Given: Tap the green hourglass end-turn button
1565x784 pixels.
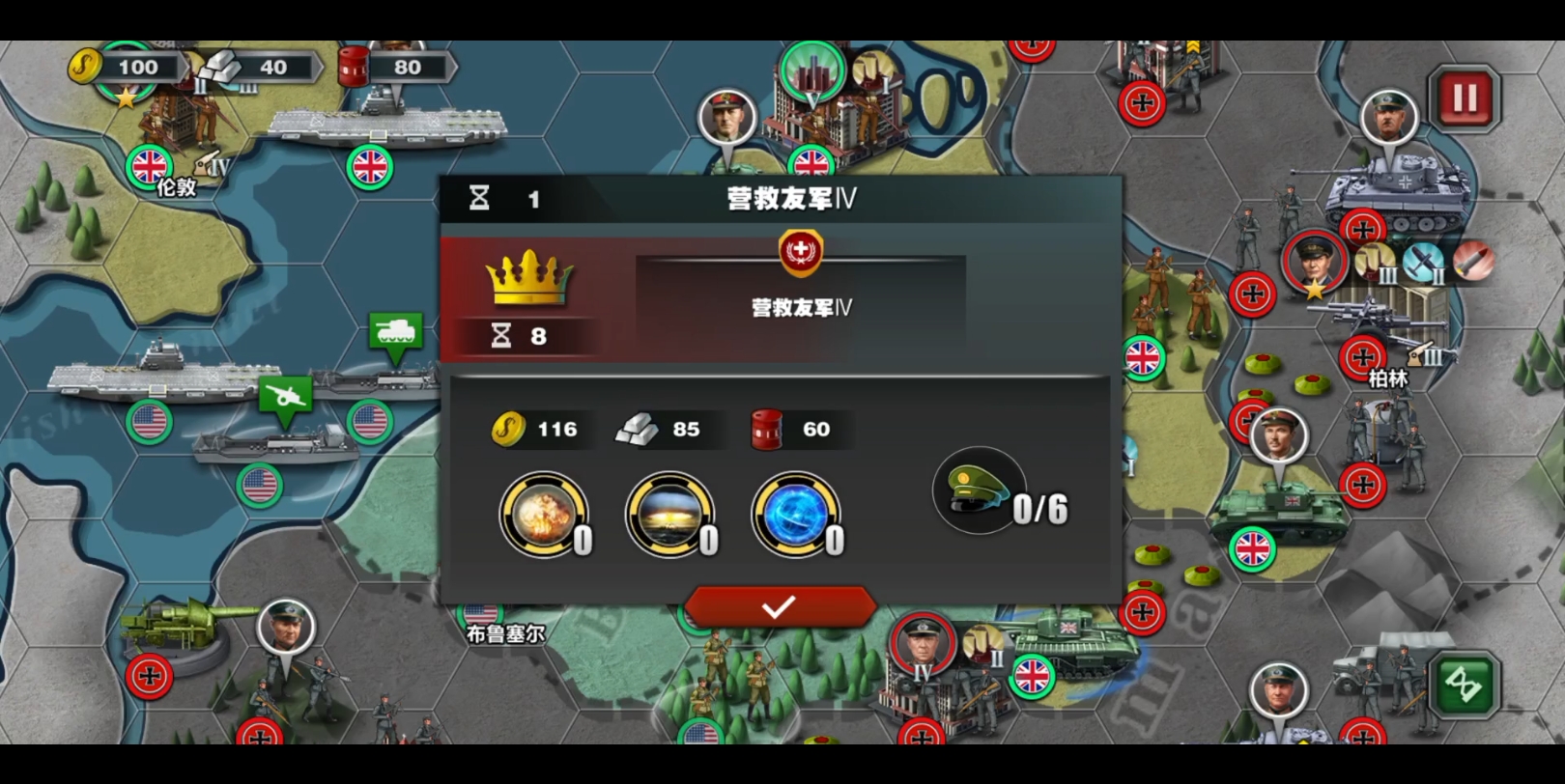Looking at the screenshot, I should point(1464,685).
